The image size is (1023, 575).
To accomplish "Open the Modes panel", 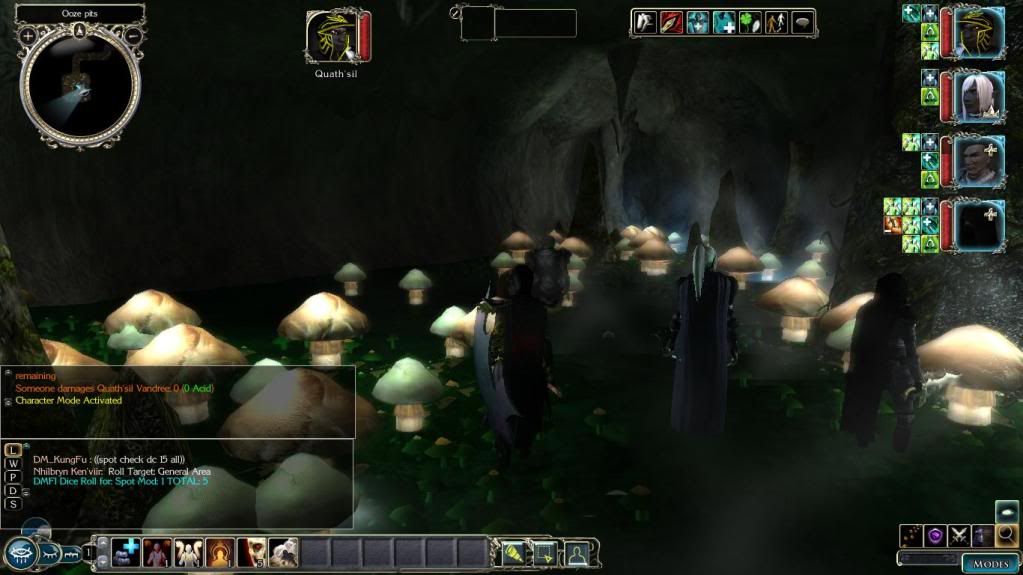I will tap(991, 564).
